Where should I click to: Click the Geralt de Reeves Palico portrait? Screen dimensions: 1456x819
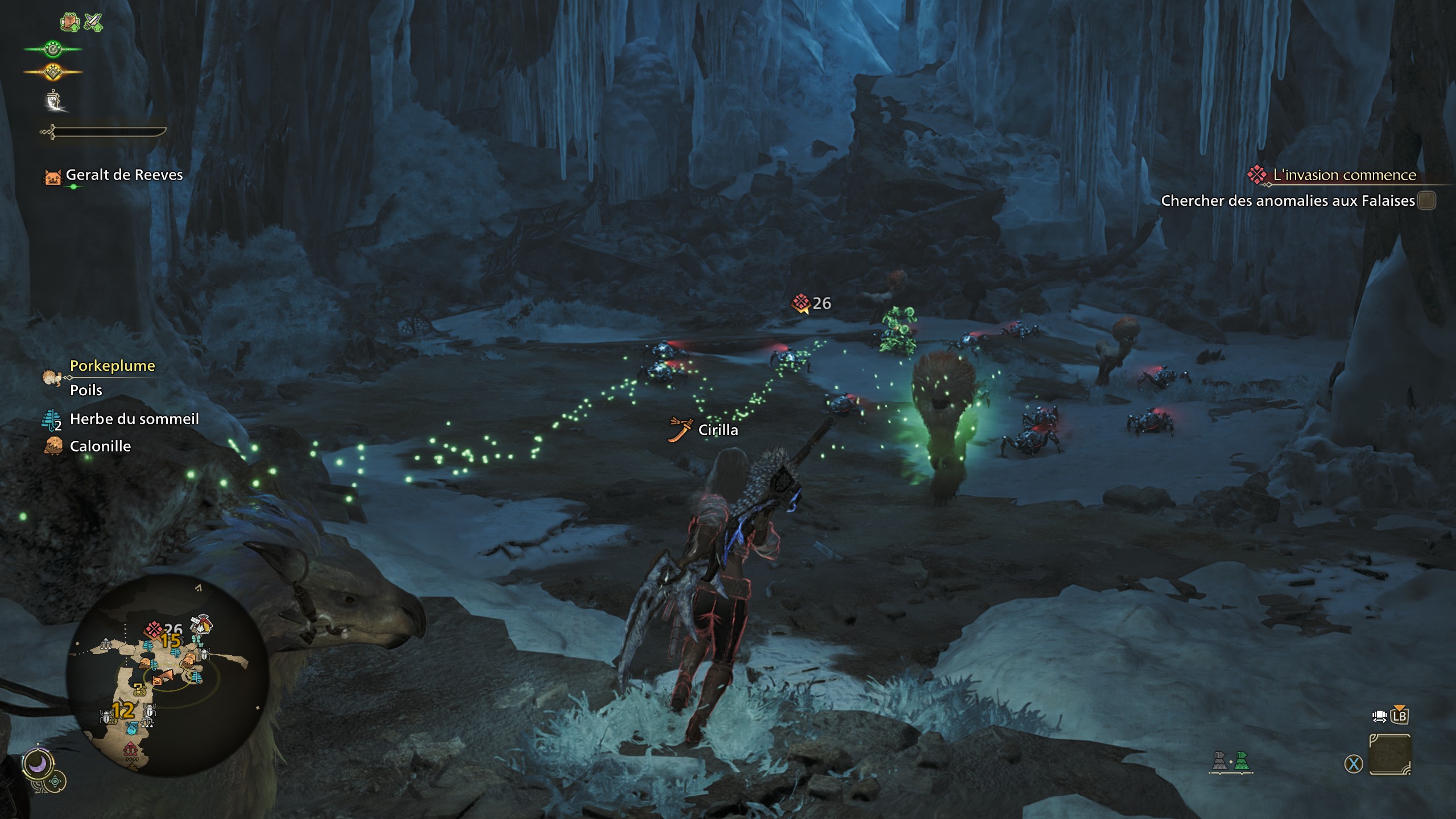53,176
